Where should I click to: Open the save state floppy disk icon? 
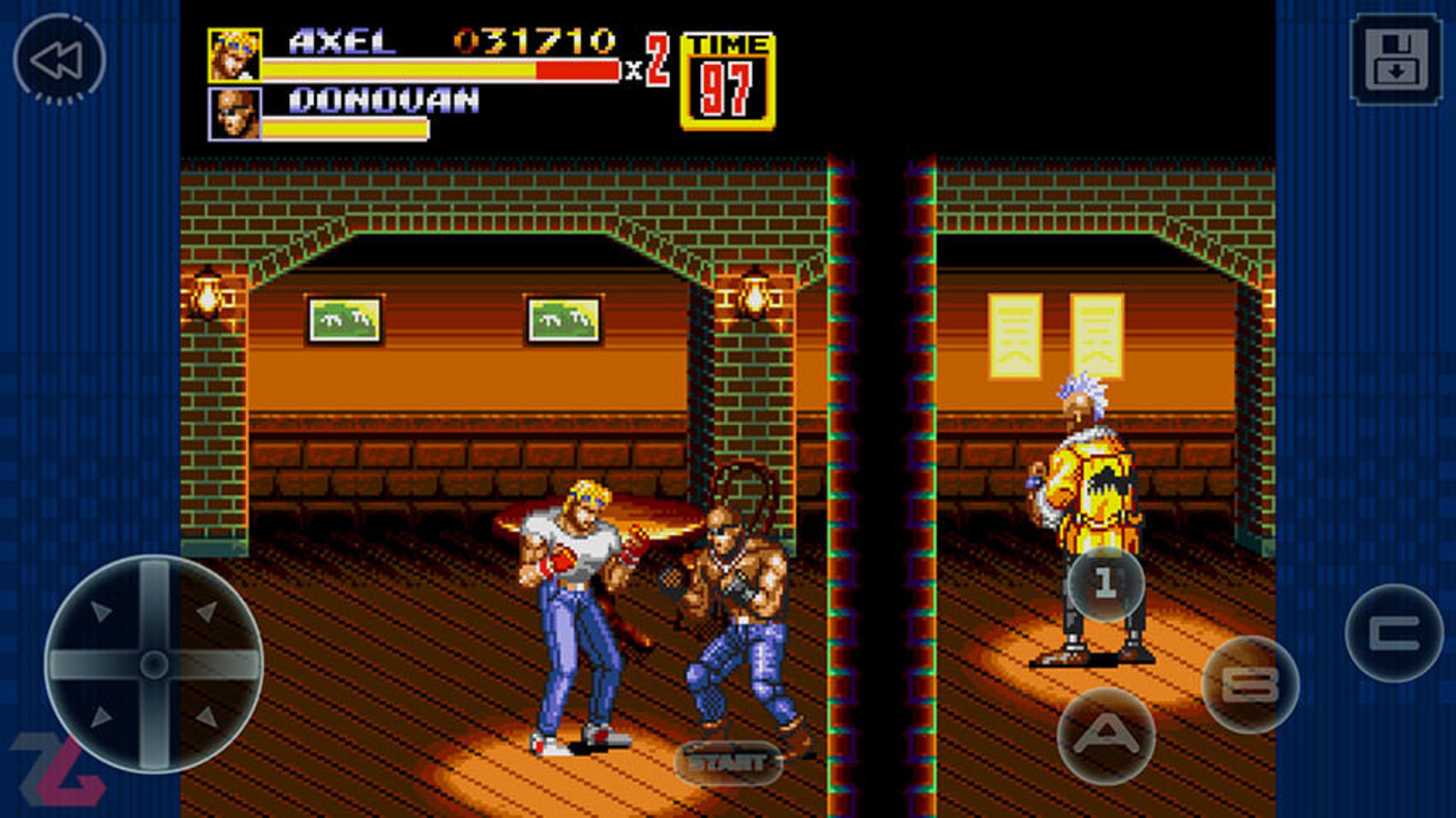click(x=1395, y=59)
